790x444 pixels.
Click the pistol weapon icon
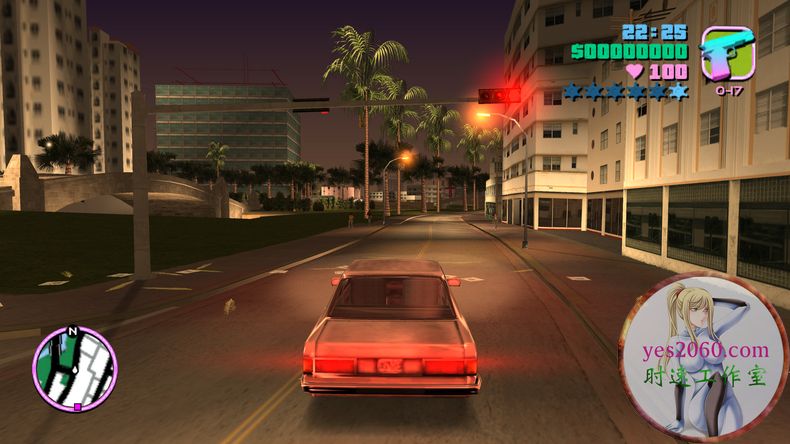[727, 53]
